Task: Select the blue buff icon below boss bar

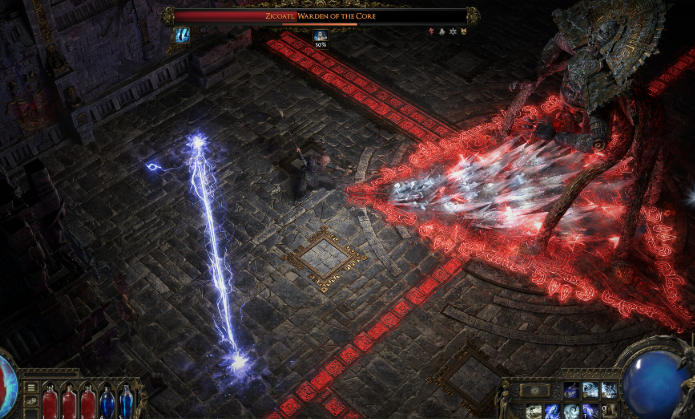Action: pyautogui.click(x=183, y=34)
